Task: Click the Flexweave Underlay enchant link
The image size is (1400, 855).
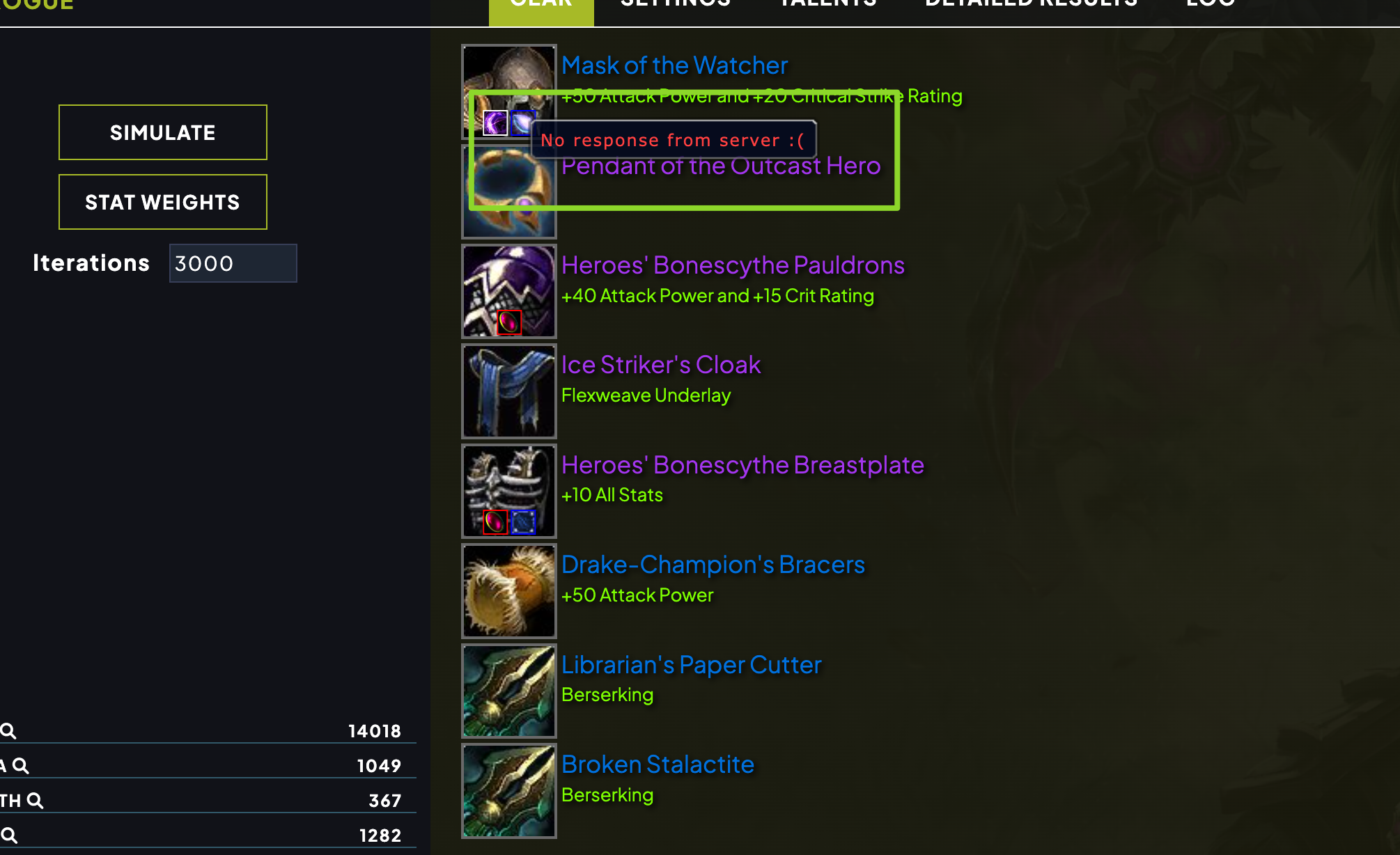Action: tap(646, 395)
